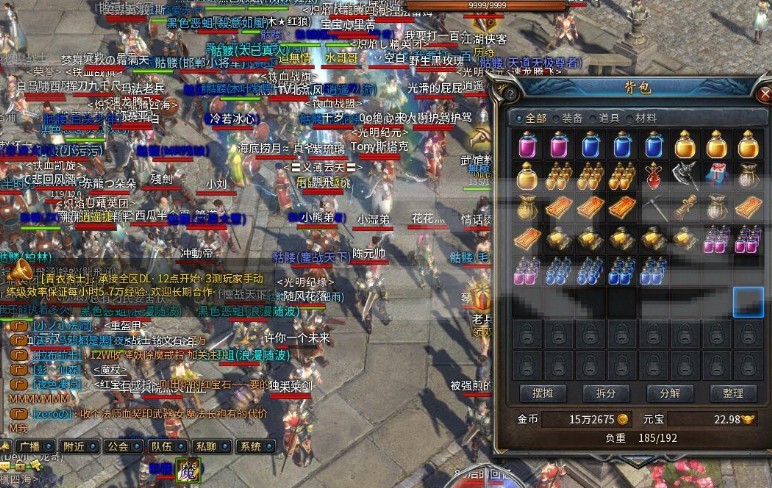This screenshot has width=772, height=488.
Task: Sort the bag with 整理
Action: pyautogui.click(x=731, y=393)
